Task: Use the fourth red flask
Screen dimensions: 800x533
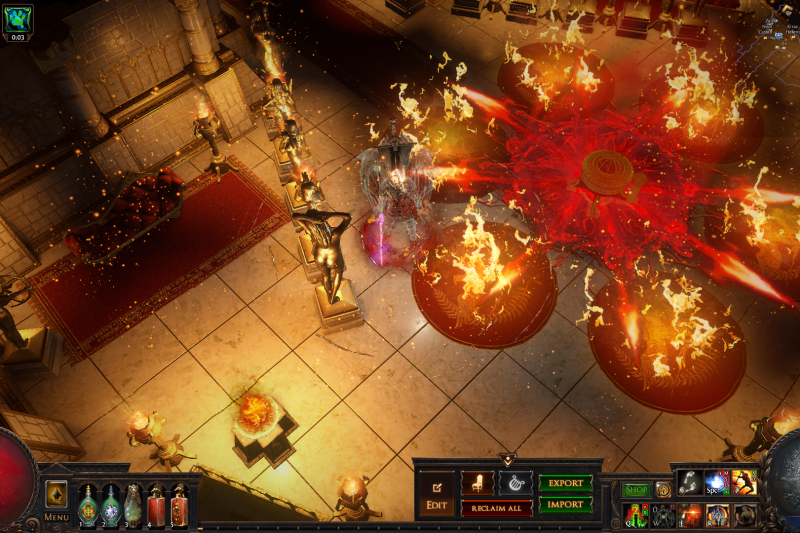Action: pos(156,505)
